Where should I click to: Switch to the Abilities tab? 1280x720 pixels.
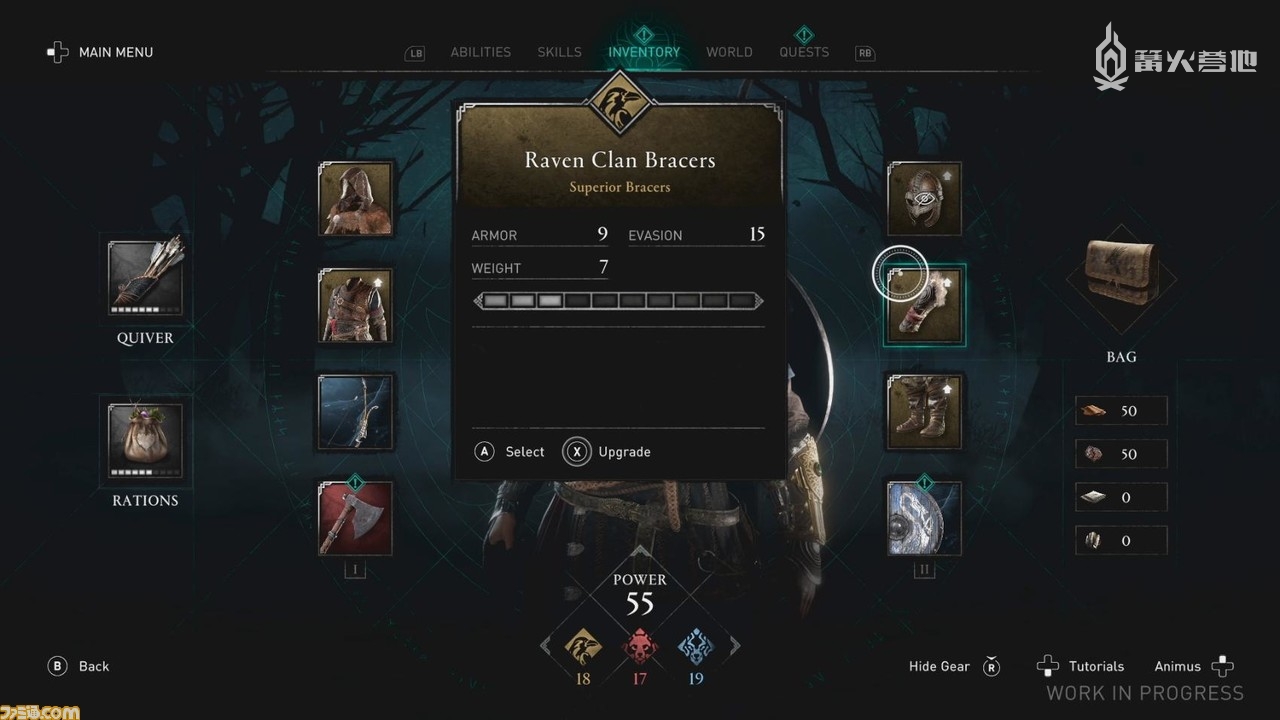(x=480, y=52)
